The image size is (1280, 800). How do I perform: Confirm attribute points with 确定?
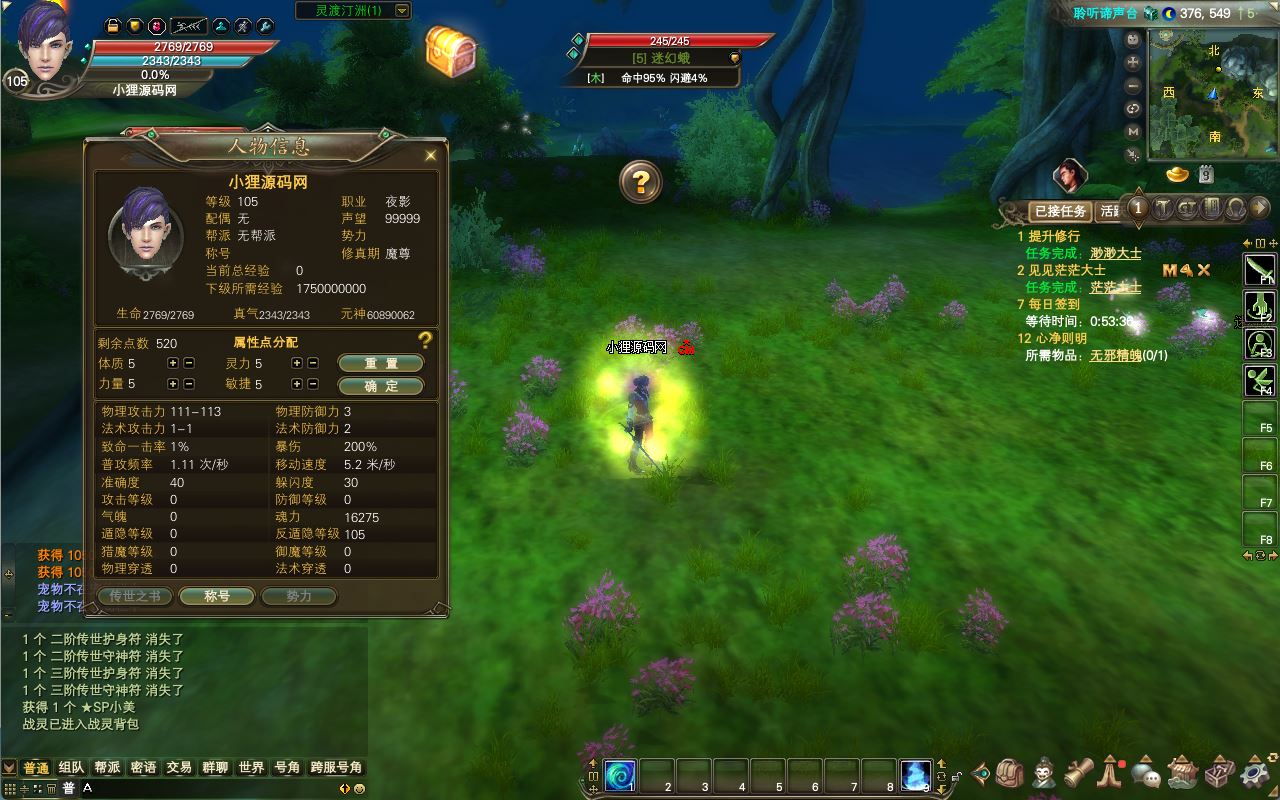[380, 385]
